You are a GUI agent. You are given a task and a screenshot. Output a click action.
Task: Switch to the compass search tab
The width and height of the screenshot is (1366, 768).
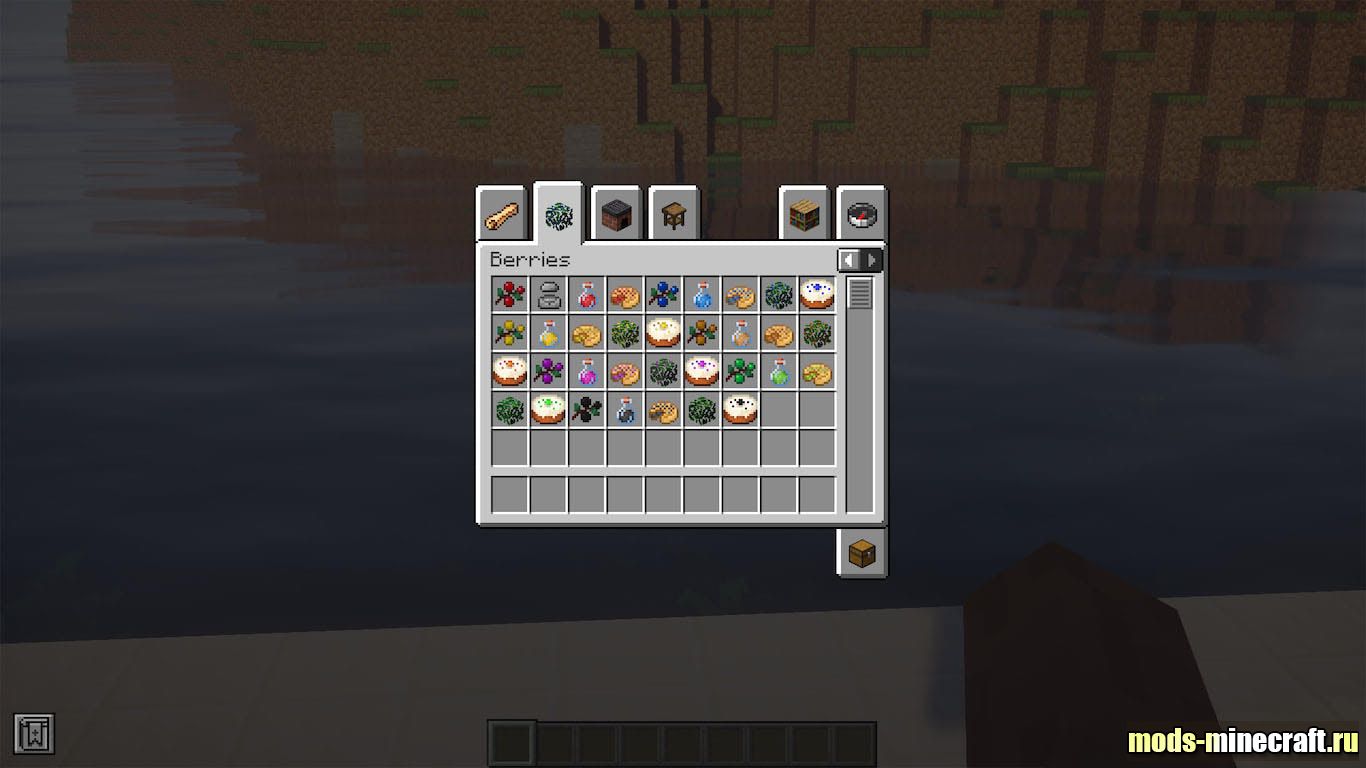click(862, 214)
